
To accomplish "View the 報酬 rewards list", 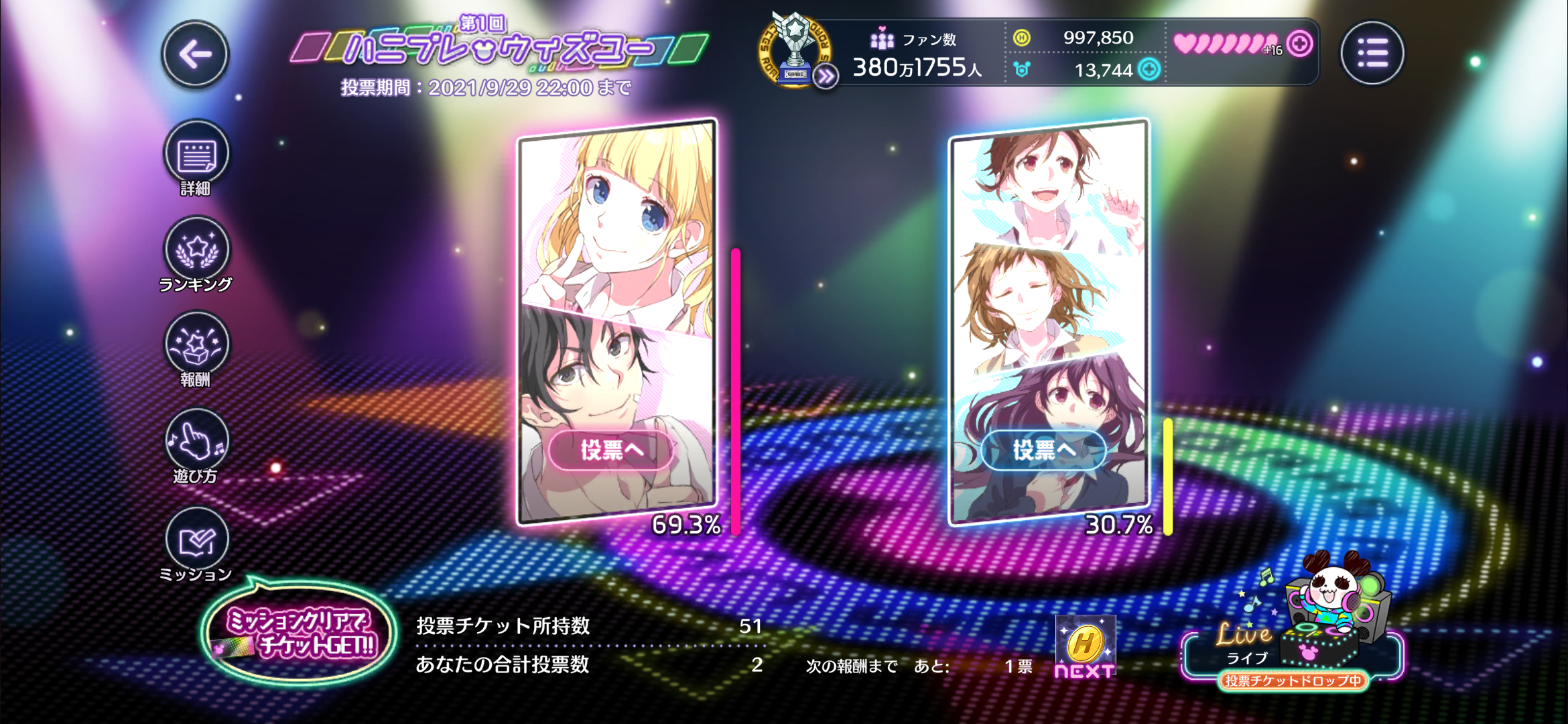I will pyautogui.click(x=196, y=345).
